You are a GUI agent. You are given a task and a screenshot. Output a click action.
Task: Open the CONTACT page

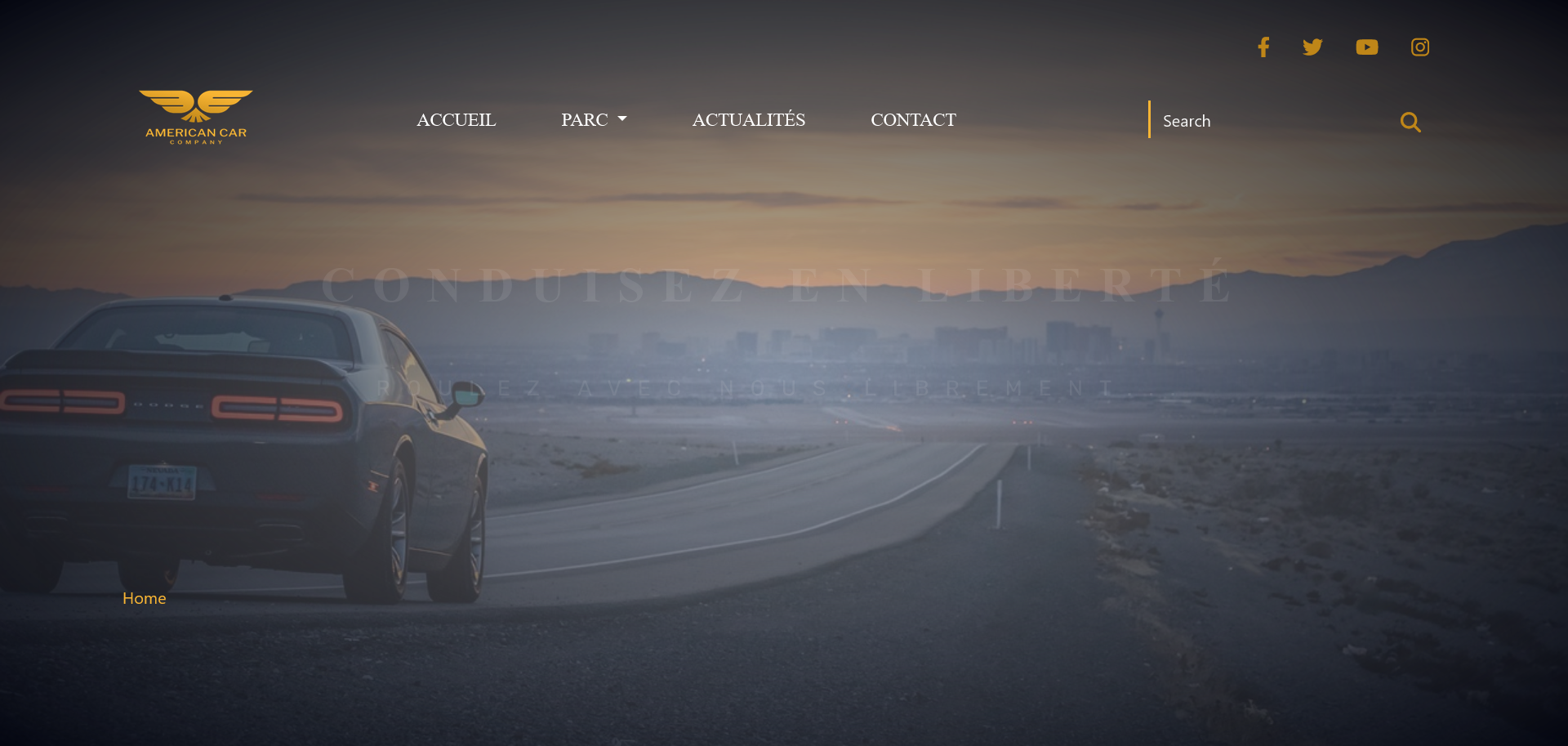pyautogui.click(x=913, y=120)
